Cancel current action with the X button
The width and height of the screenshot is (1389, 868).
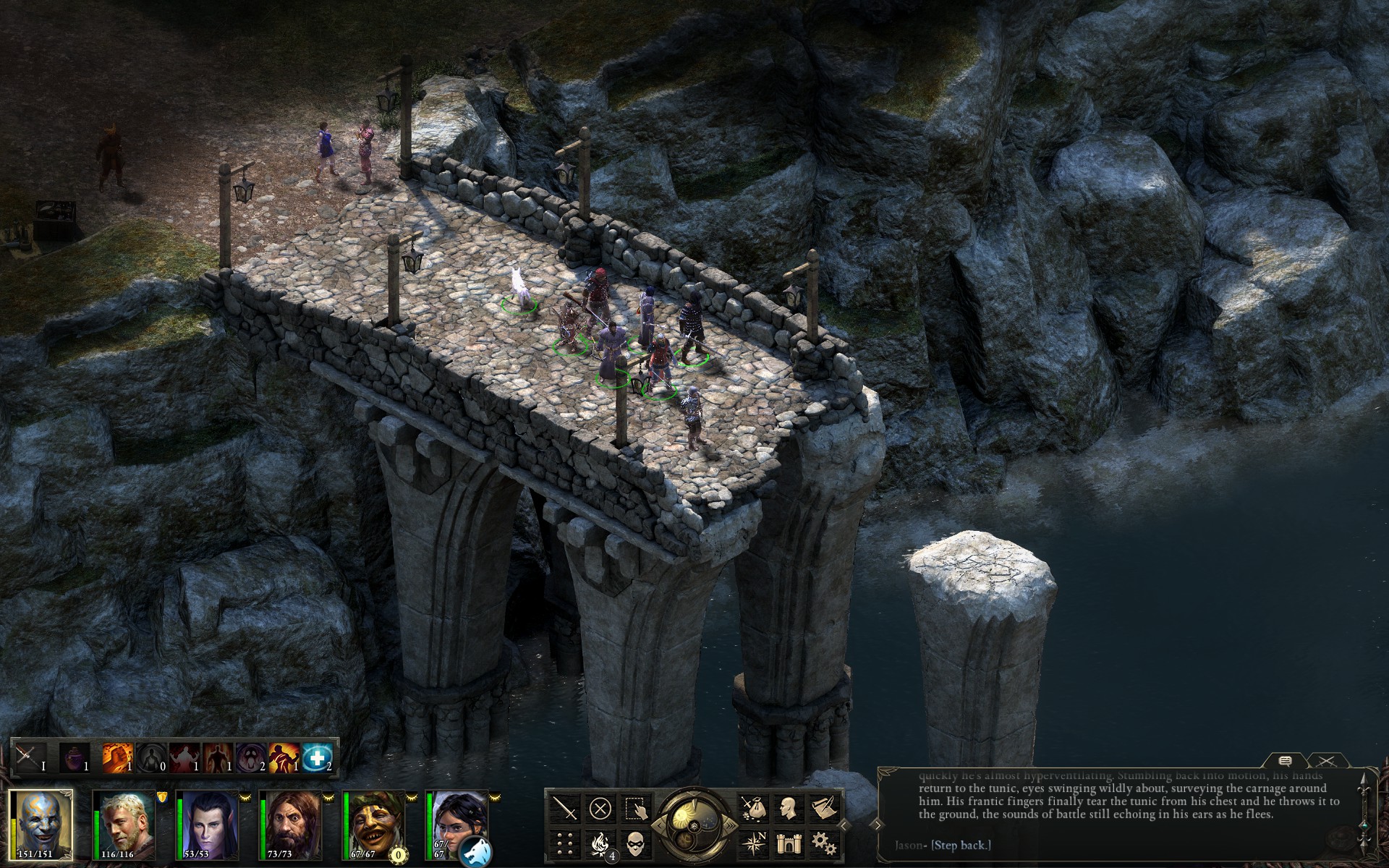point(600,808)
